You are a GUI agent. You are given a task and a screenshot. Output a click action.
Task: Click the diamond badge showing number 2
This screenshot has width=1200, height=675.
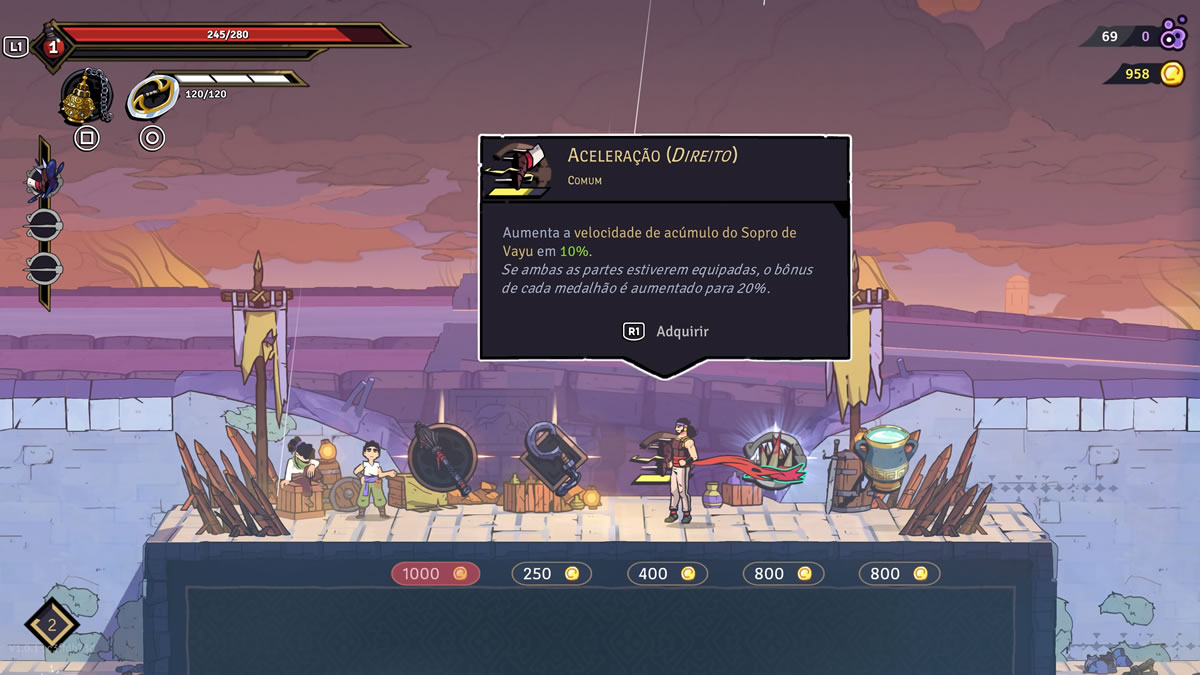pyautogui.click(x=52, y=627)
